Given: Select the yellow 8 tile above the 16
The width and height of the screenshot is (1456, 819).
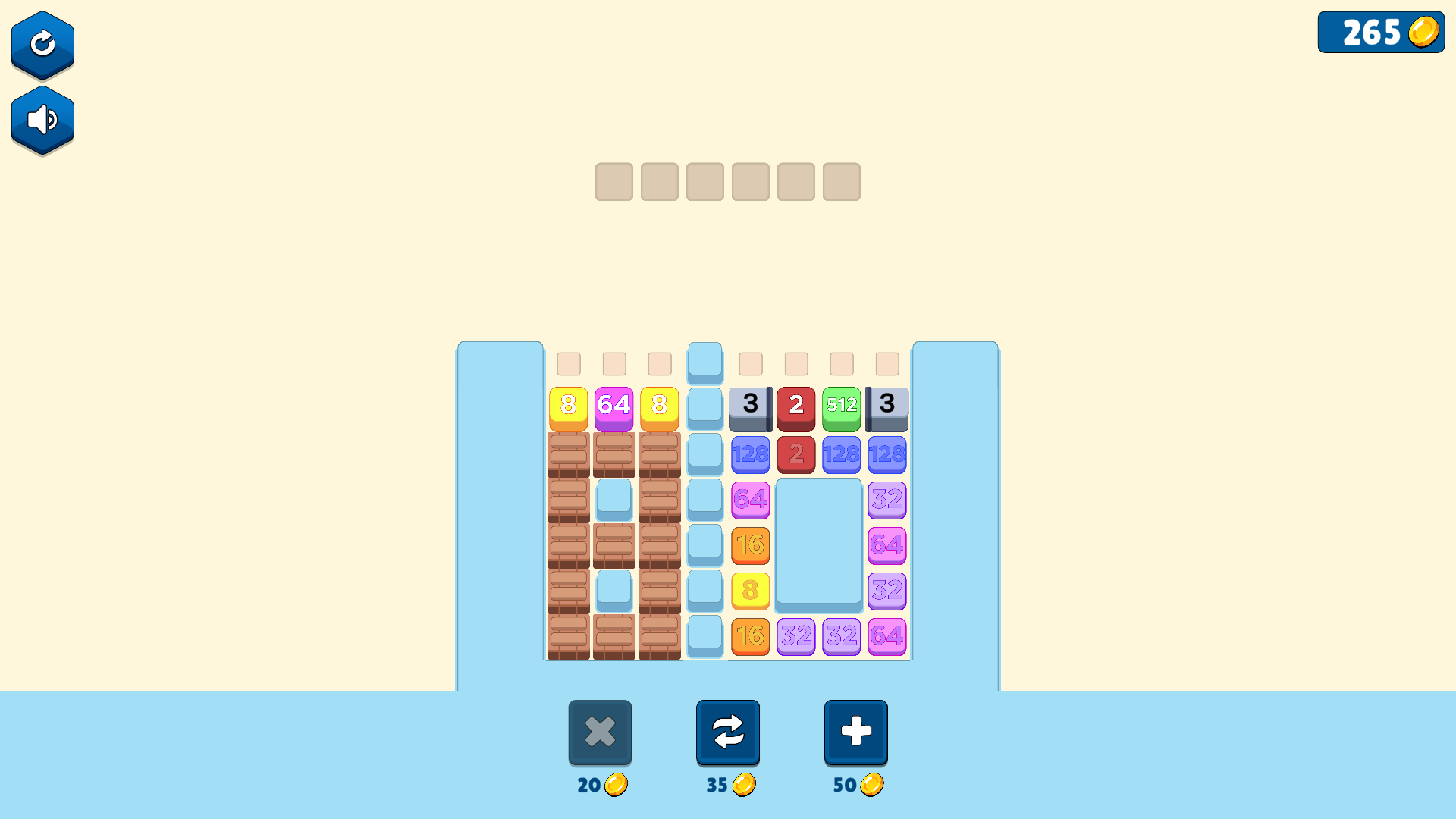Looking at the screenshot, I should point(751,591).
